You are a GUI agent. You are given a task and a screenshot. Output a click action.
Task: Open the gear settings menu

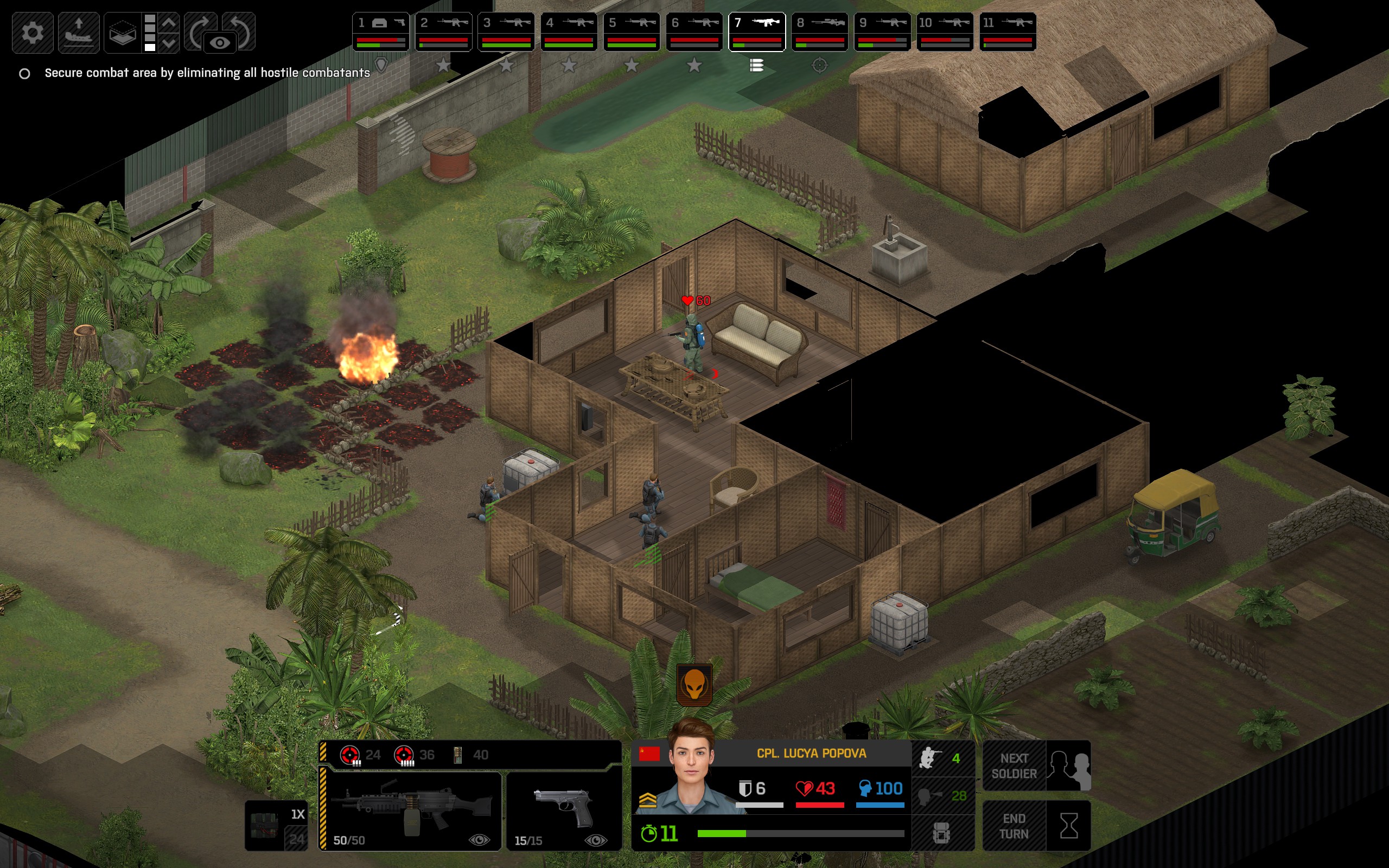coord(32,33)
